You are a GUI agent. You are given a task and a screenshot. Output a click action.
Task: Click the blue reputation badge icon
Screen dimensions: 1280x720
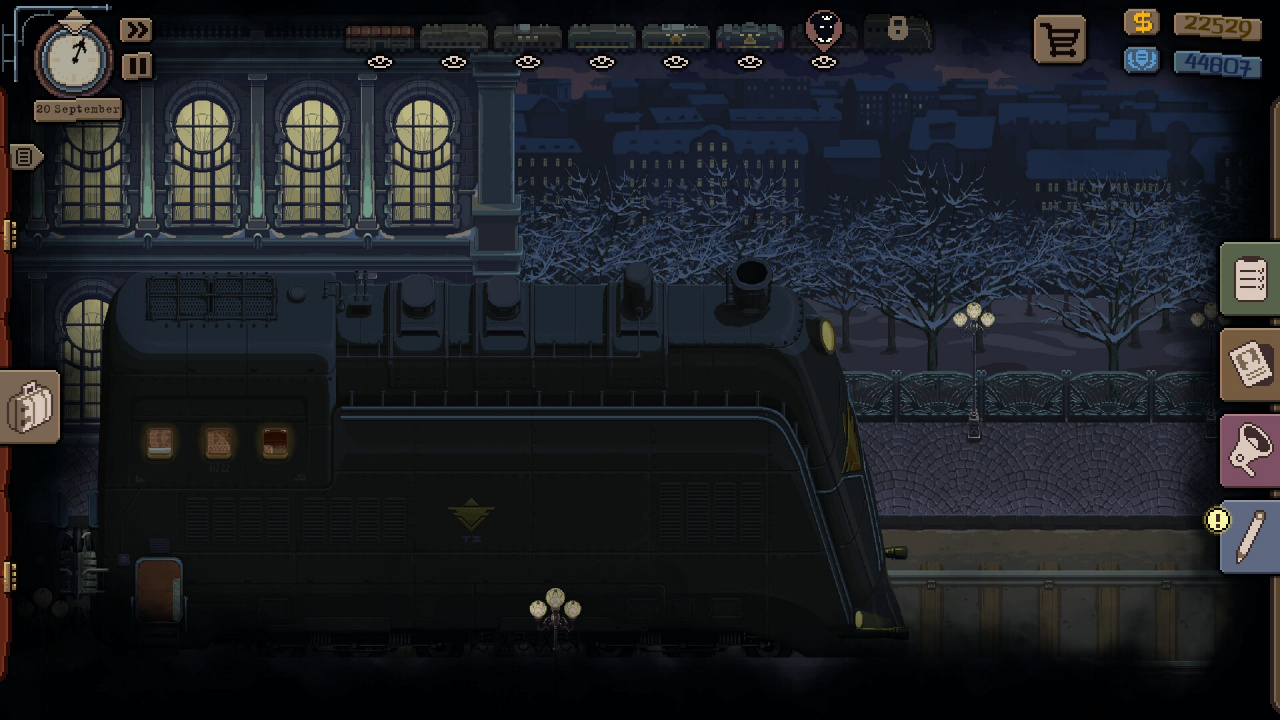point(1141,60)
